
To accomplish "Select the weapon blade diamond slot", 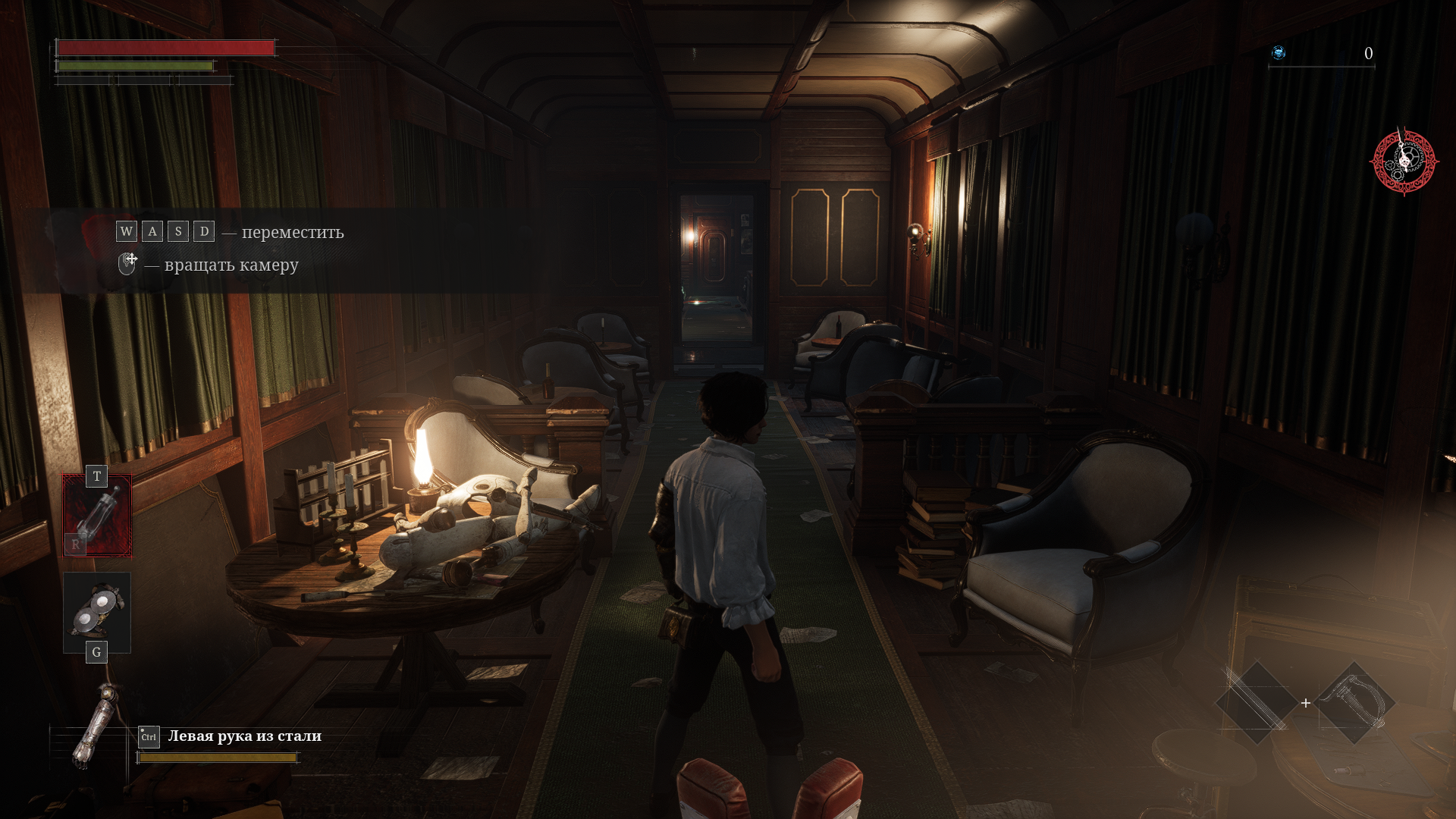I will (x=1257, y=702).
